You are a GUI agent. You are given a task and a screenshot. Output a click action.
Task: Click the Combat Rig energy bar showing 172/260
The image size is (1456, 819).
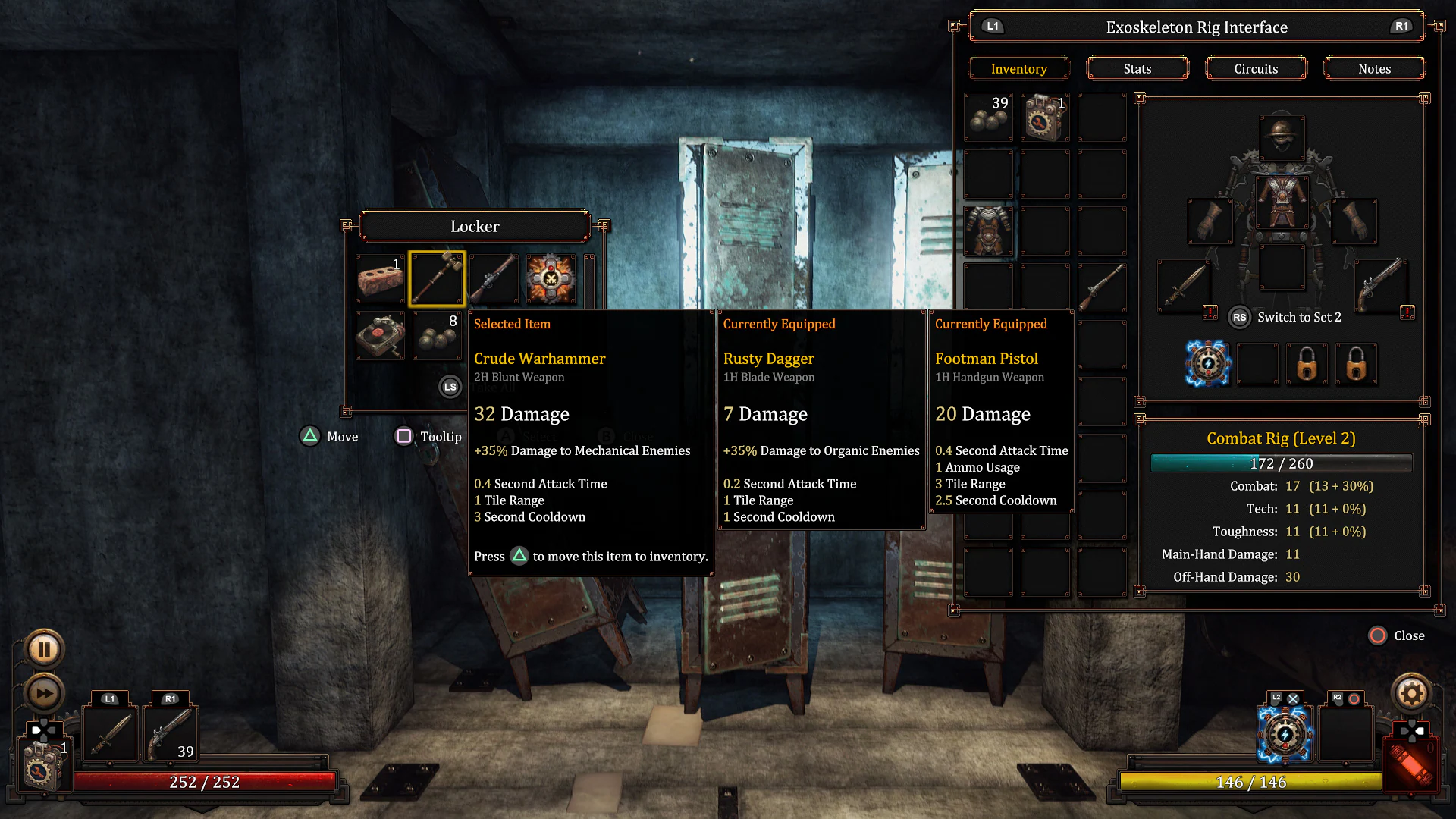tap(1282, 463)
